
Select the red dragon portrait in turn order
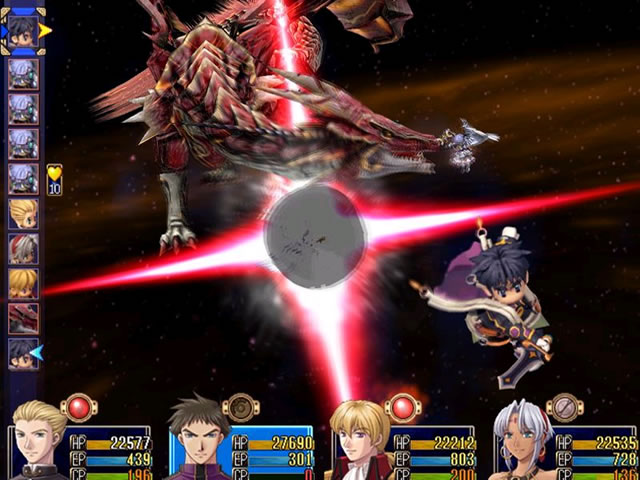click(24, 319)
